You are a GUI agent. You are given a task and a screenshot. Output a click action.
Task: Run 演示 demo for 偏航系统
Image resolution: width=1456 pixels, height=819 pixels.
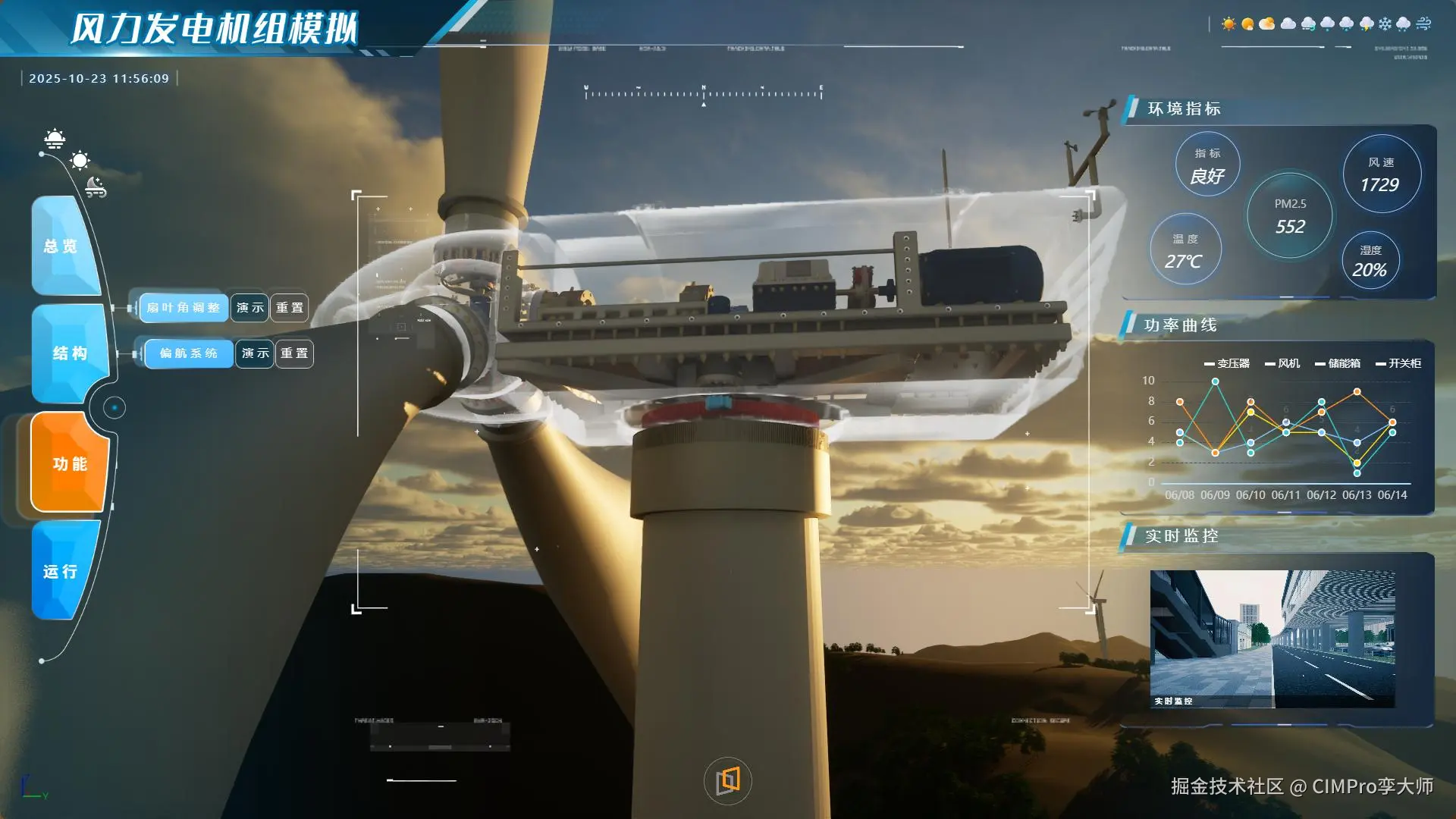click(x=255, y=353)
